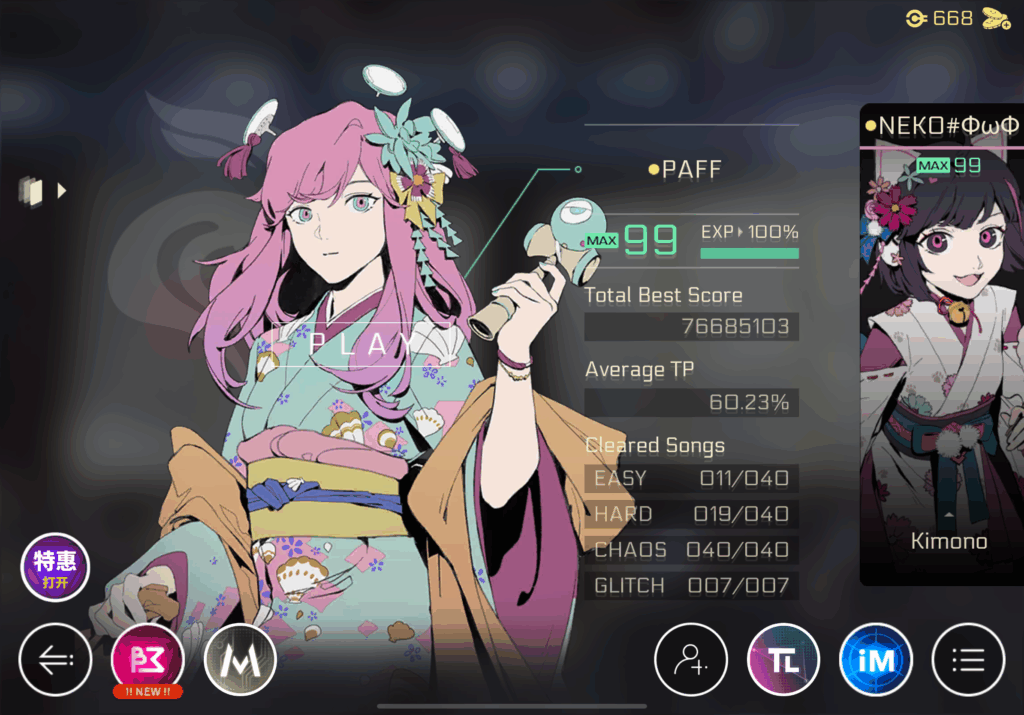Image resolution: width=1024 pixels, height=715 pixels.
Task: Open the pink B3 NEW icon
Action: click(x=148, y=660)
